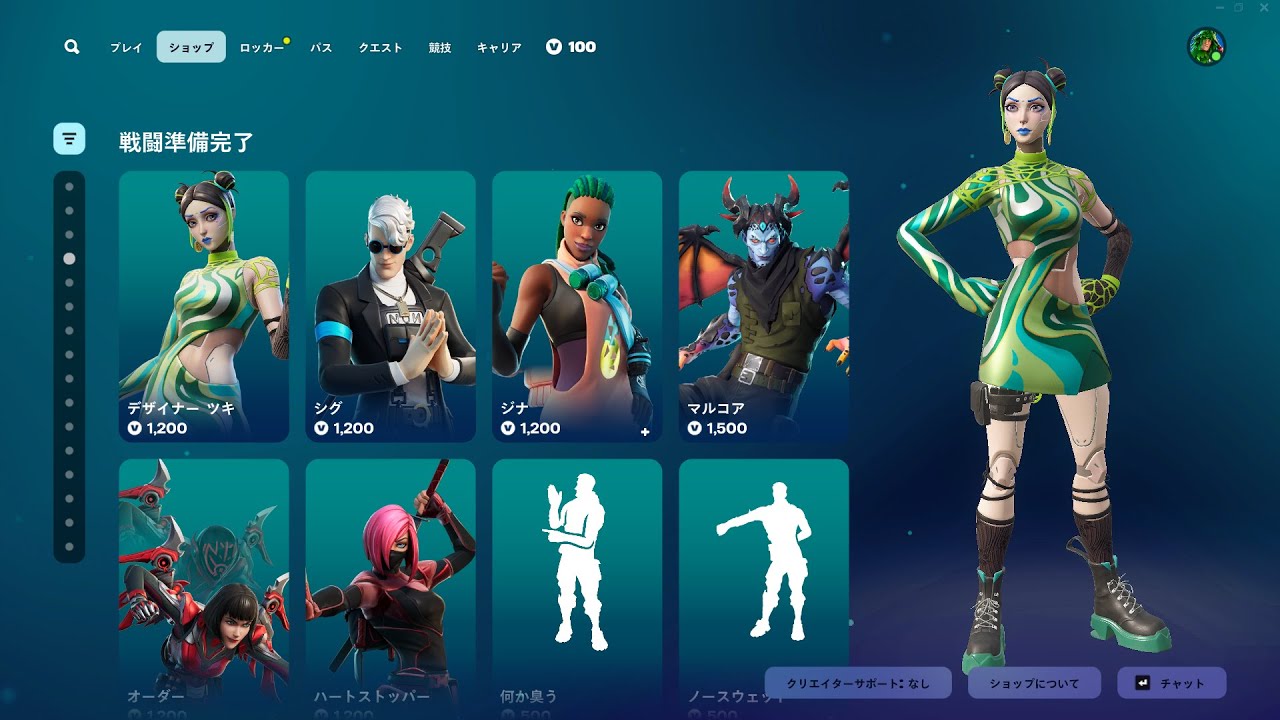1280x720 pixels.
Task: Pick the マルコア outfit for 1,500
Action: tap(764, 306)
